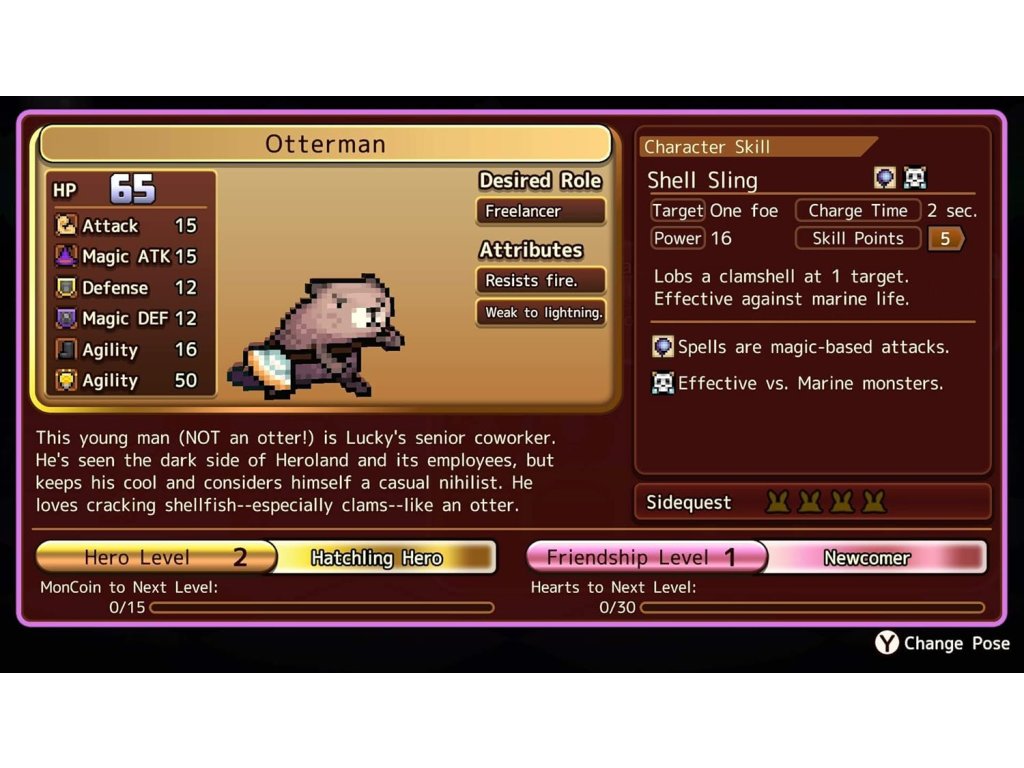Select the Otterman name banner
Screen dimensions: 1024x768
pyautogui.click(x=325, y=144)
